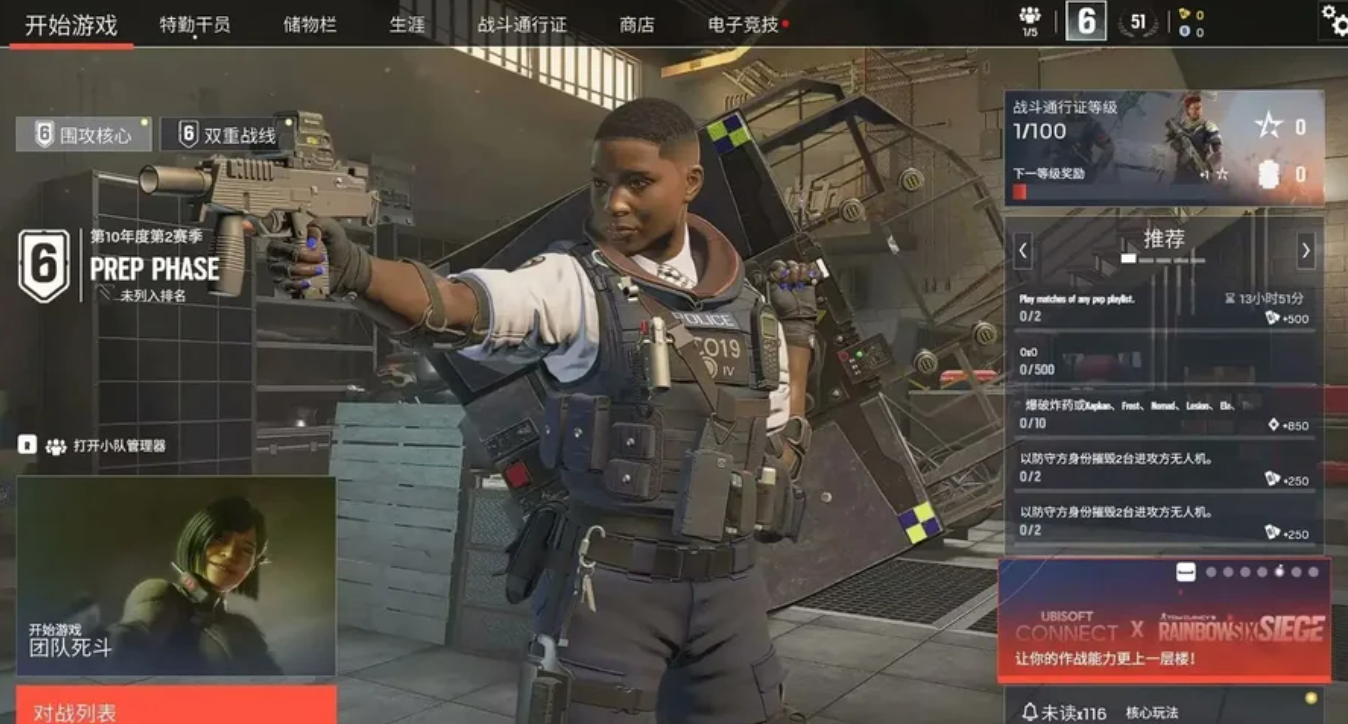The width and height of the screenshot is (1348, 724).
Task: Switch to the 生涯 career tab
Action: (x=407, y=25)
